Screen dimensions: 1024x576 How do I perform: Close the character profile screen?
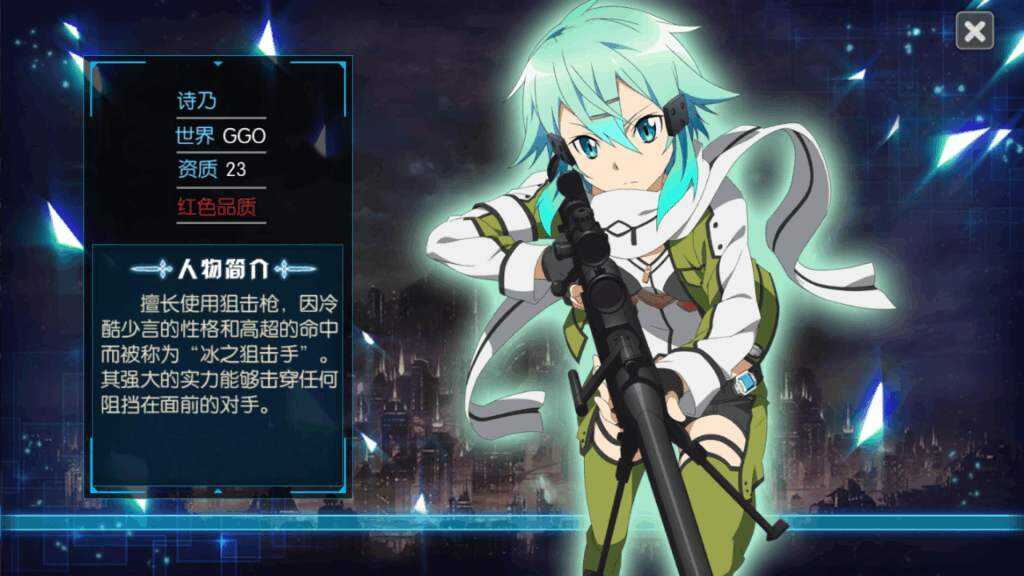click(x=974, y=31)
